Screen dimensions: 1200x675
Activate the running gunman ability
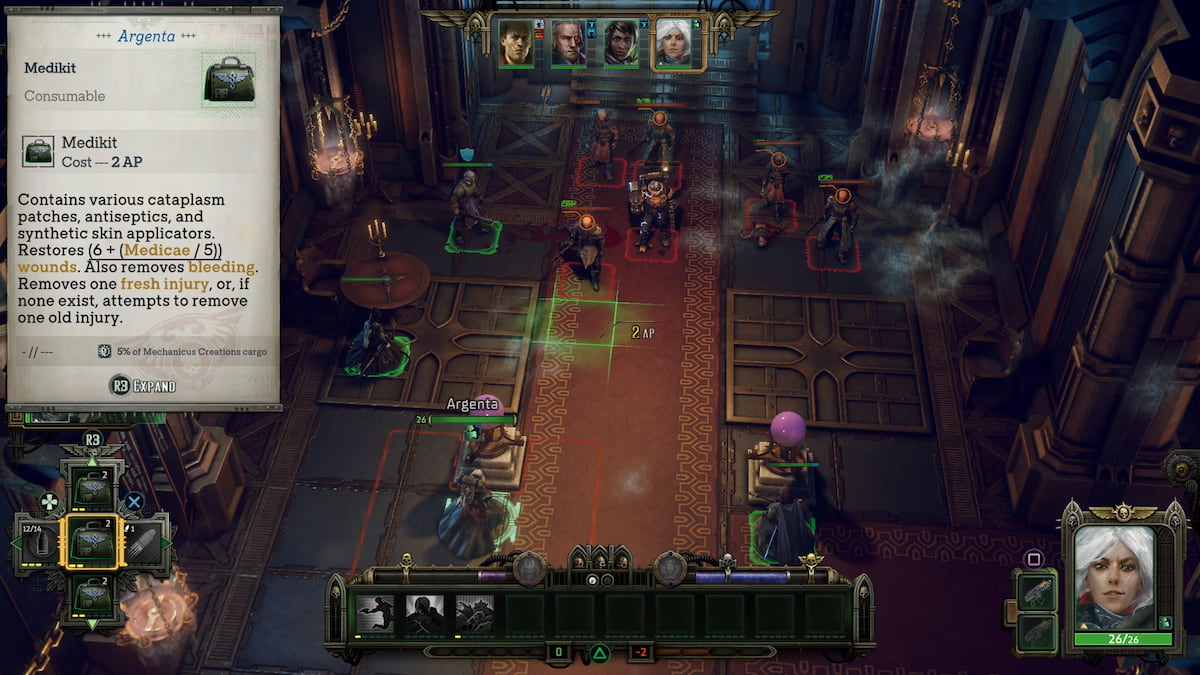375,615
